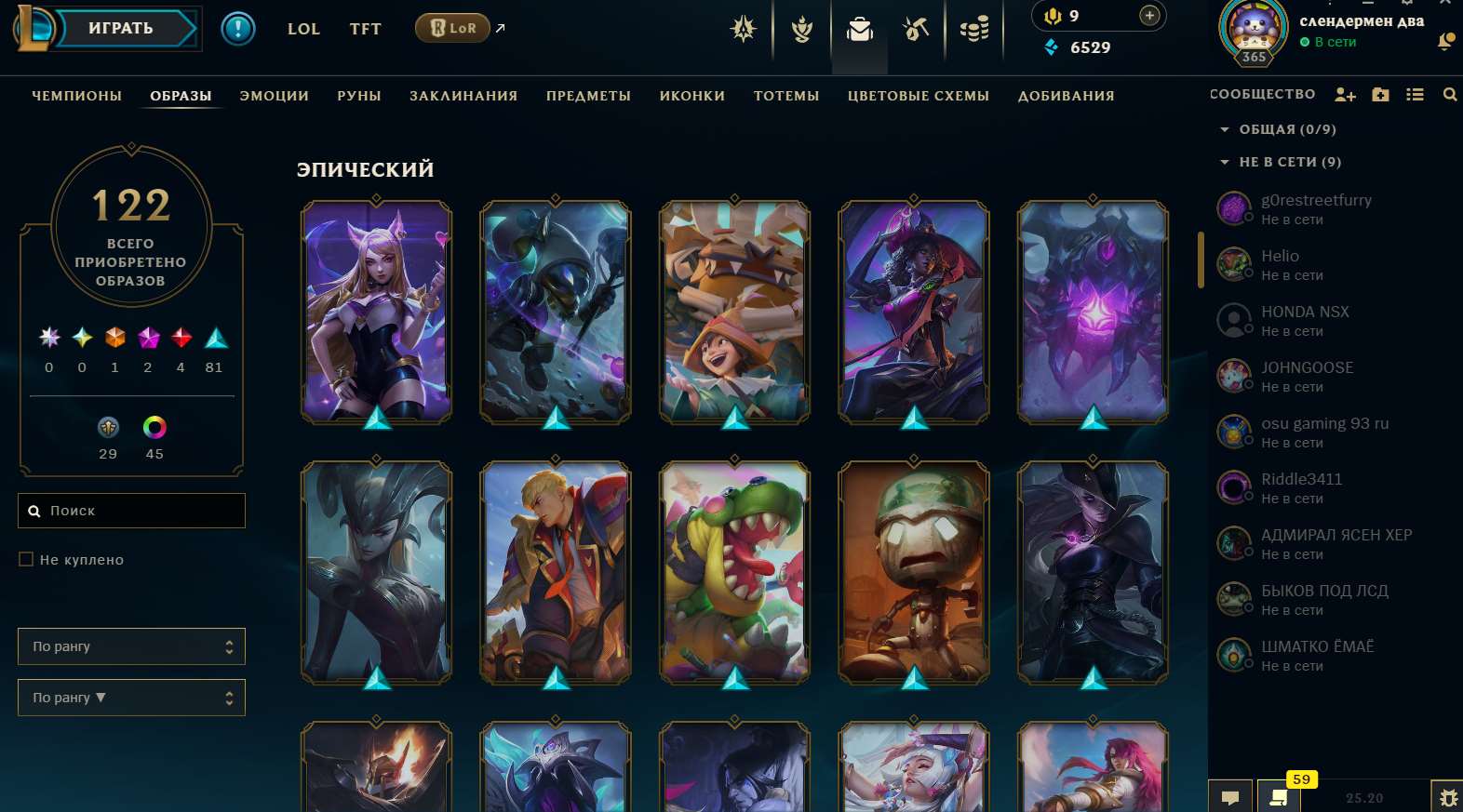Viewport: 1463px width, 812px height.
Task: Open the Loot inventory icon
Action: (859, 29)
